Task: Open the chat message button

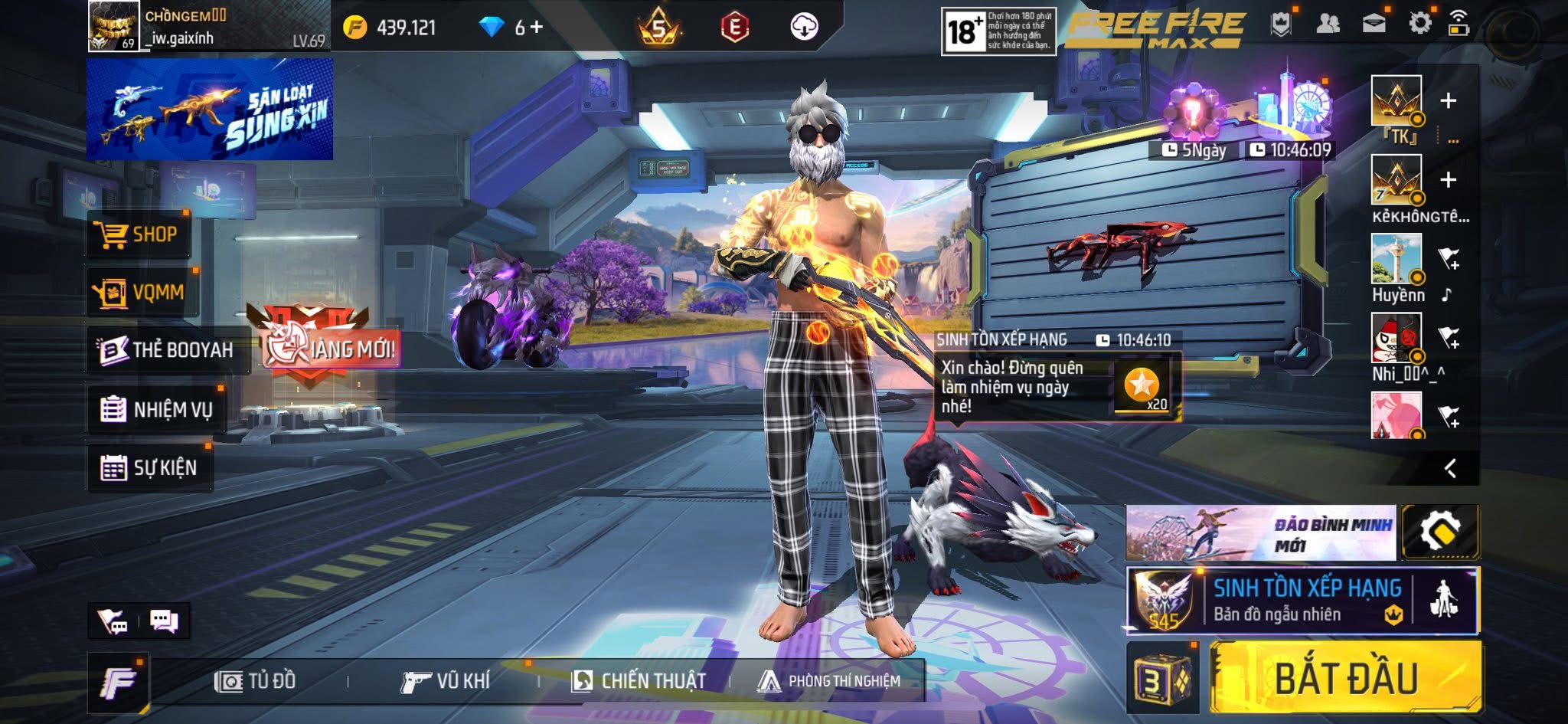Action: [x=164, y=621]
